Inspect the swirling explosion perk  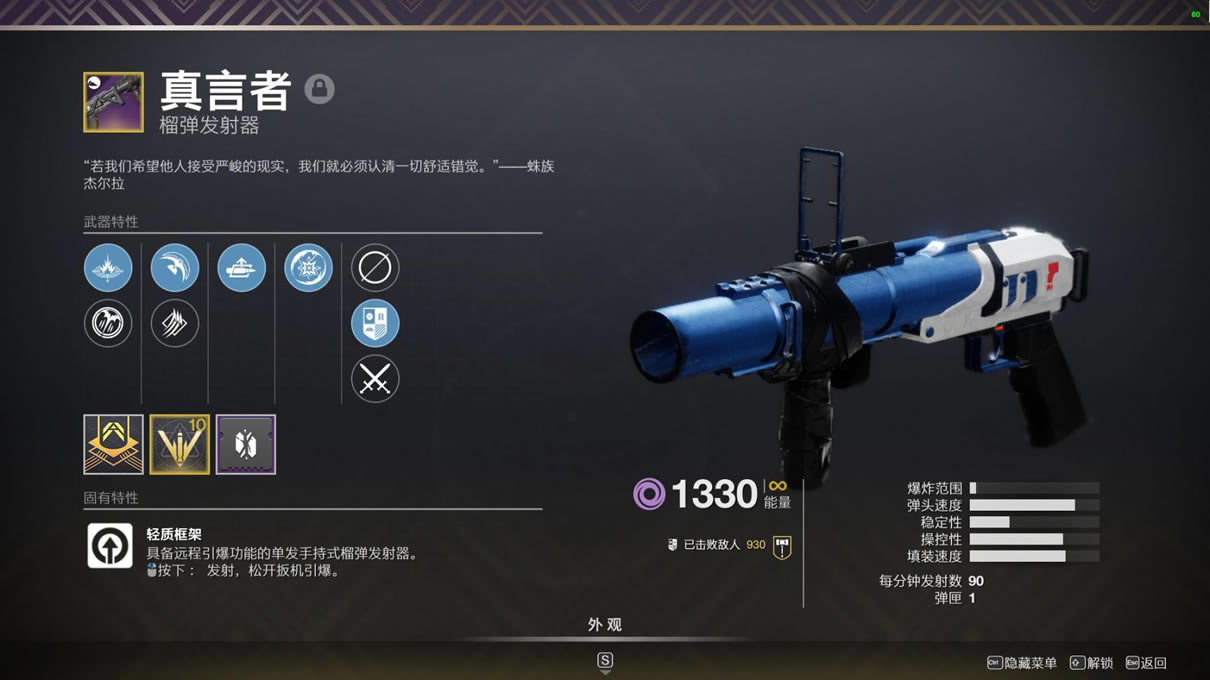point(309,268)
